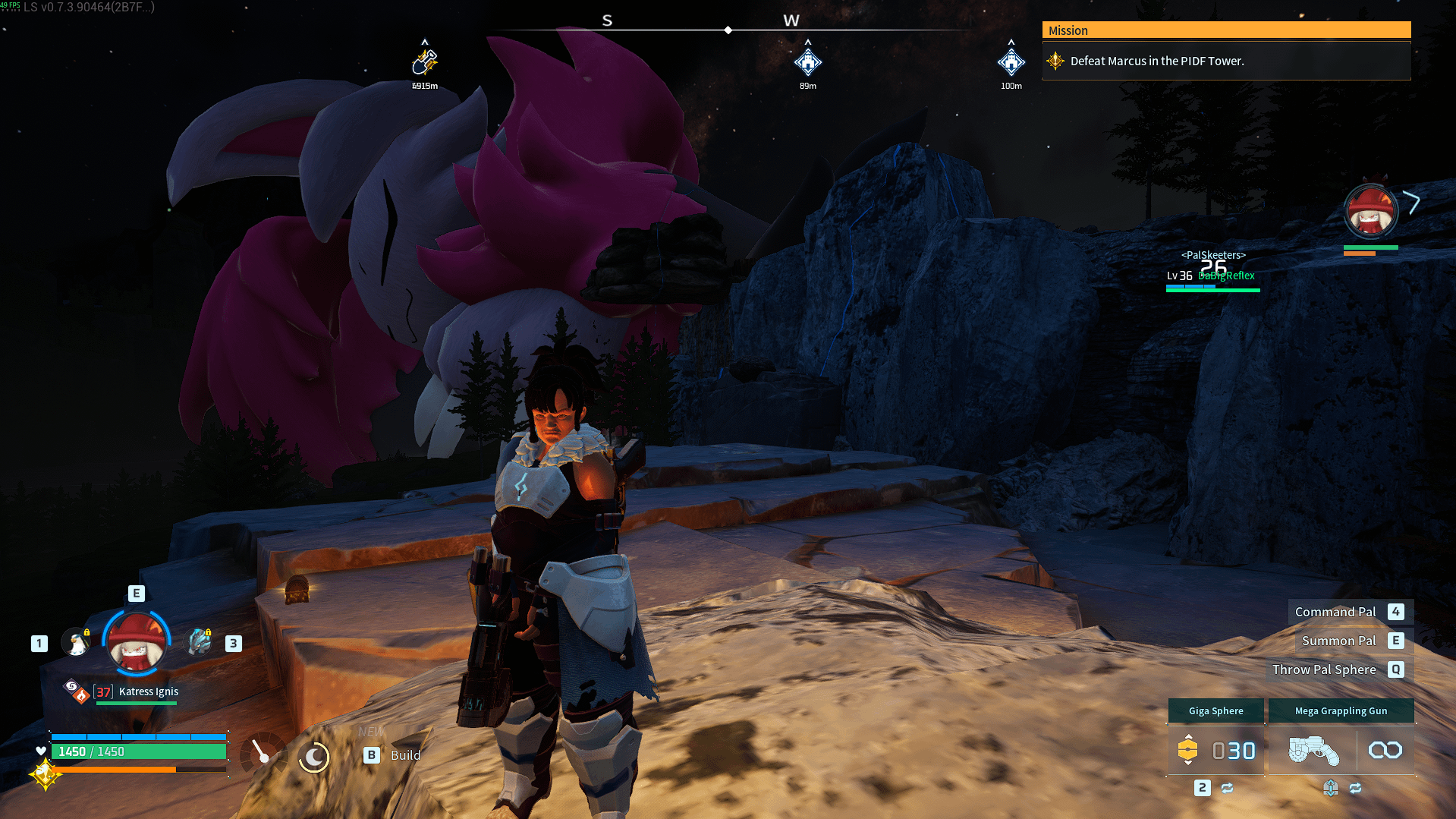Viewport: 1456px width, 819px height.
Task: Click the Build prompt label
Action: tap(405, 755)
